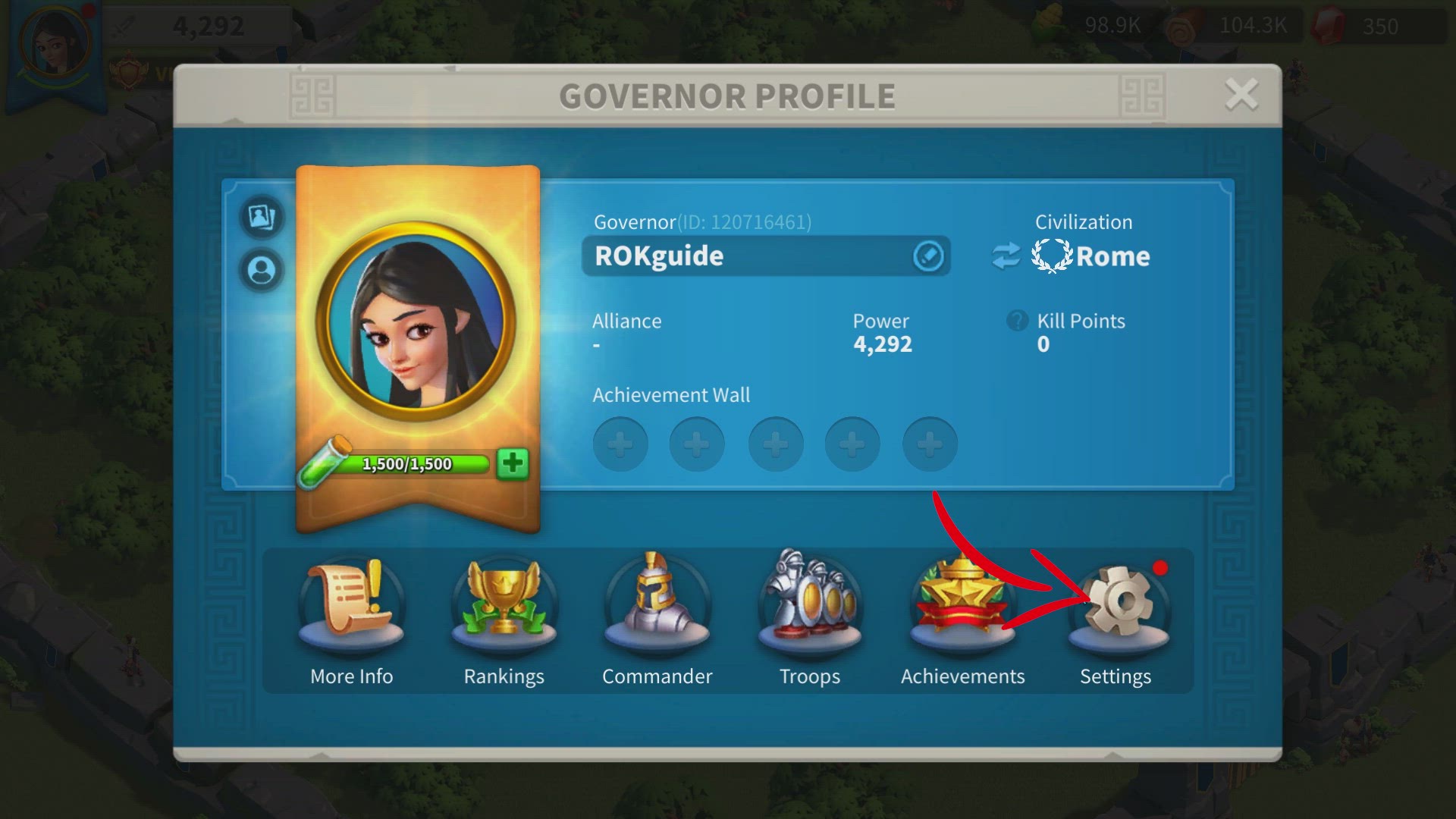Tap the Rome laurel wreath emblem
The image size is (1456, 819).
[x=1050, y=256]
